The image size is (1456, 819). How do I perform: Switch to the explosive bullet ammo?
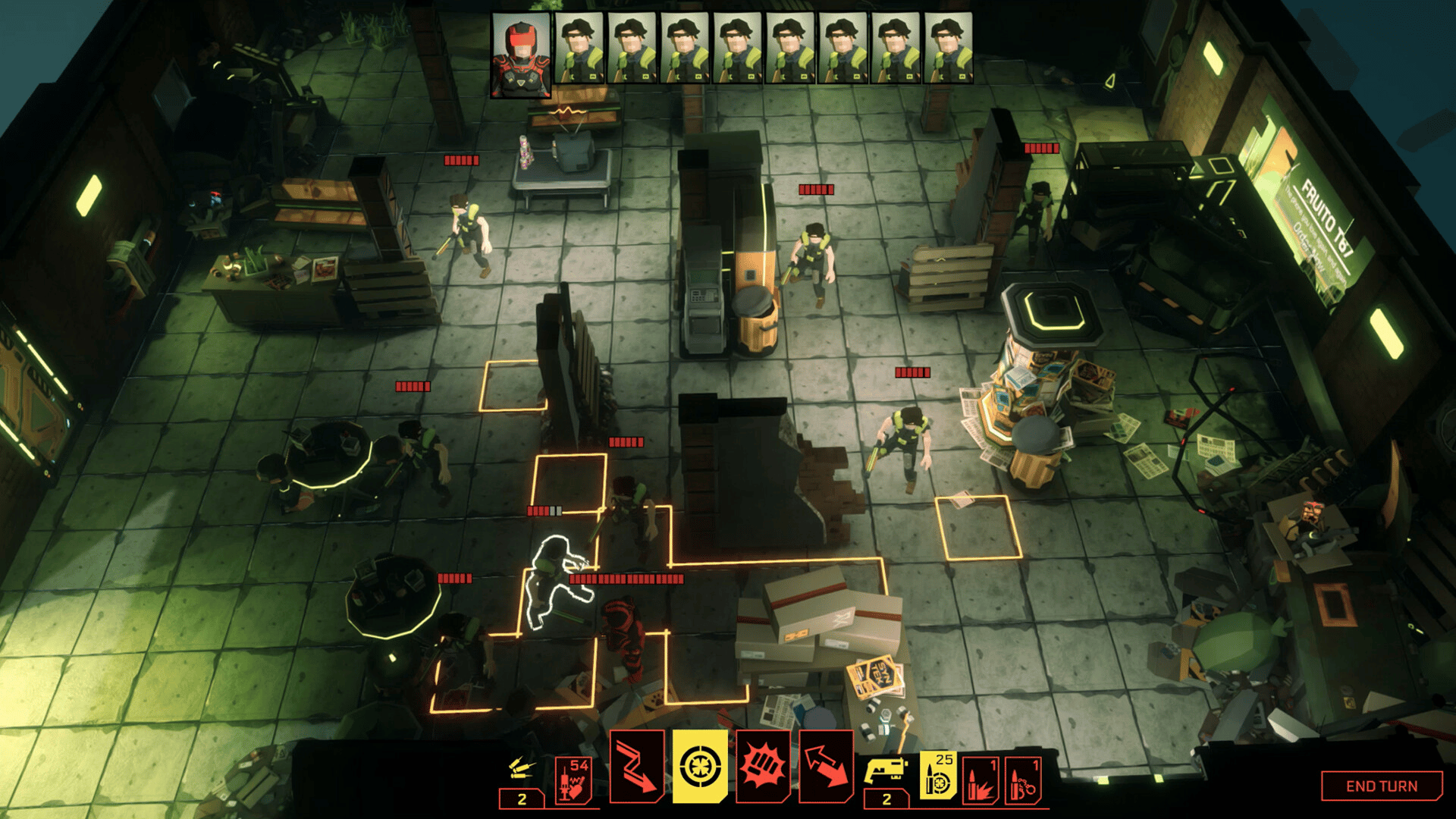981,780
